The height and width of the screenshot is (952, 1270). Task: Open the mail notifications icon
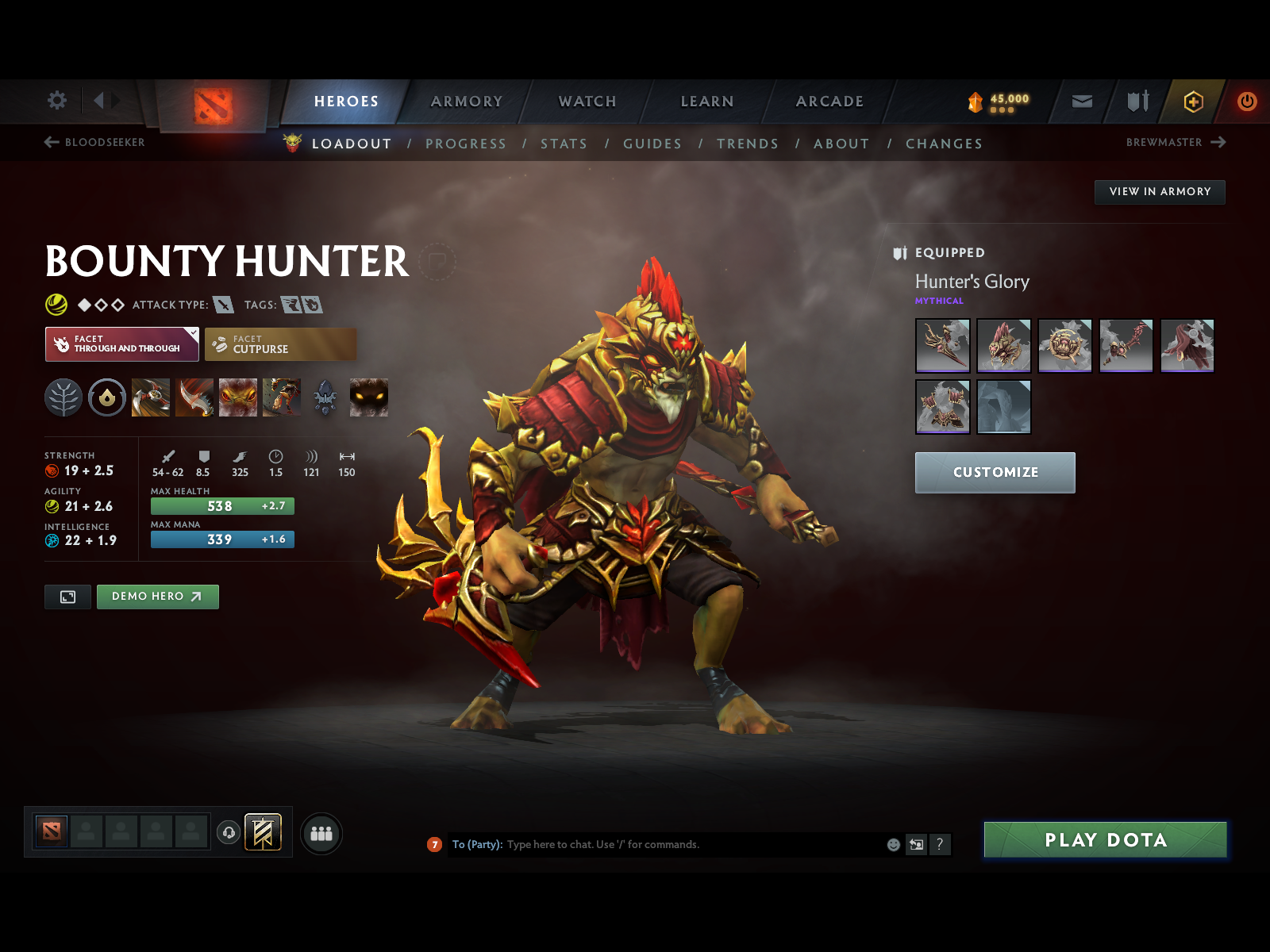click(x=1080, y=102)
